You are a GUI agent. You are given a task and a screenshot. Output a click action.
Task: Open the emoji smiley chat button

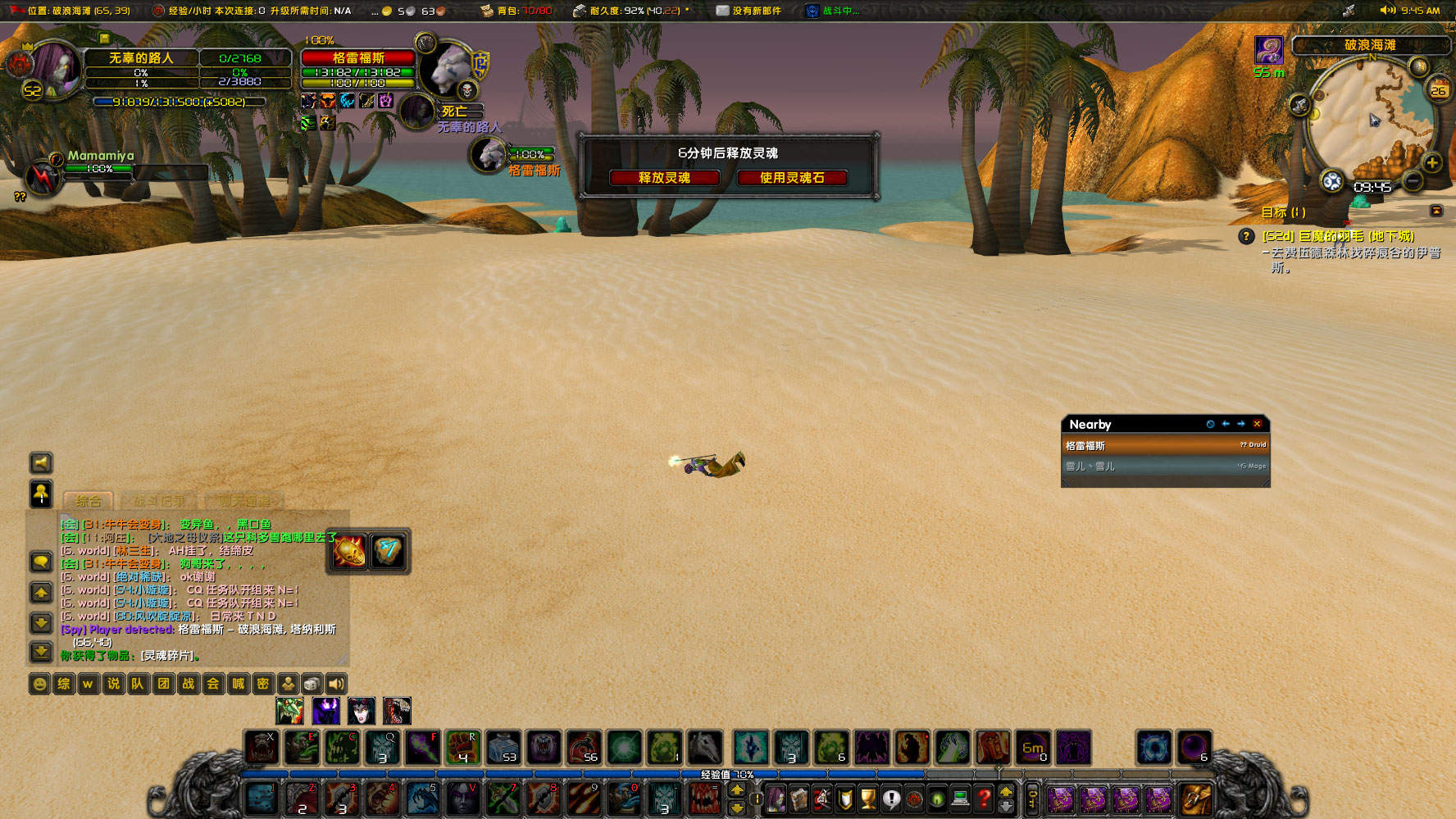coord(39,684)
